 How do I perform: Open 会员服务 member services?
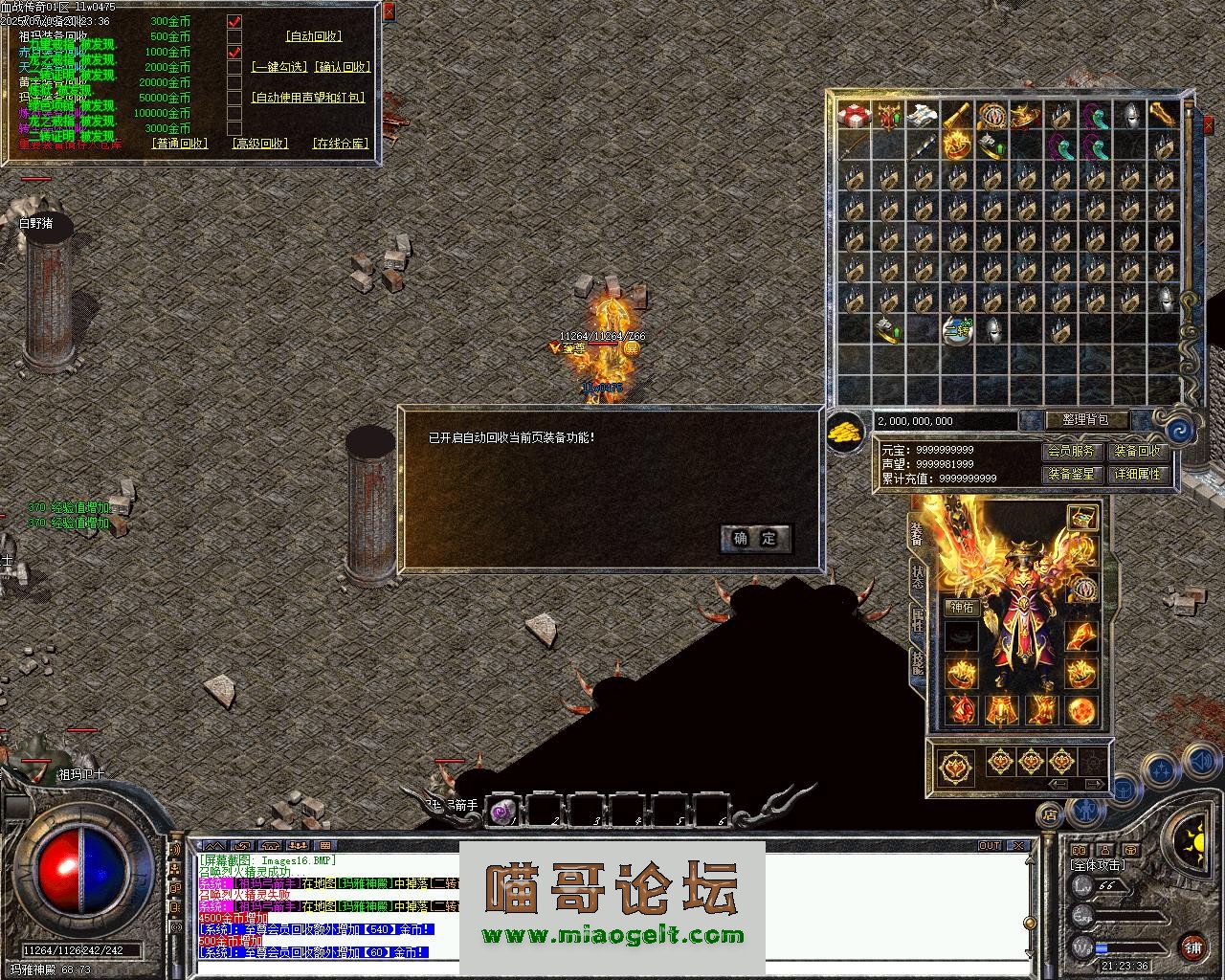[x=1071, y=451]
